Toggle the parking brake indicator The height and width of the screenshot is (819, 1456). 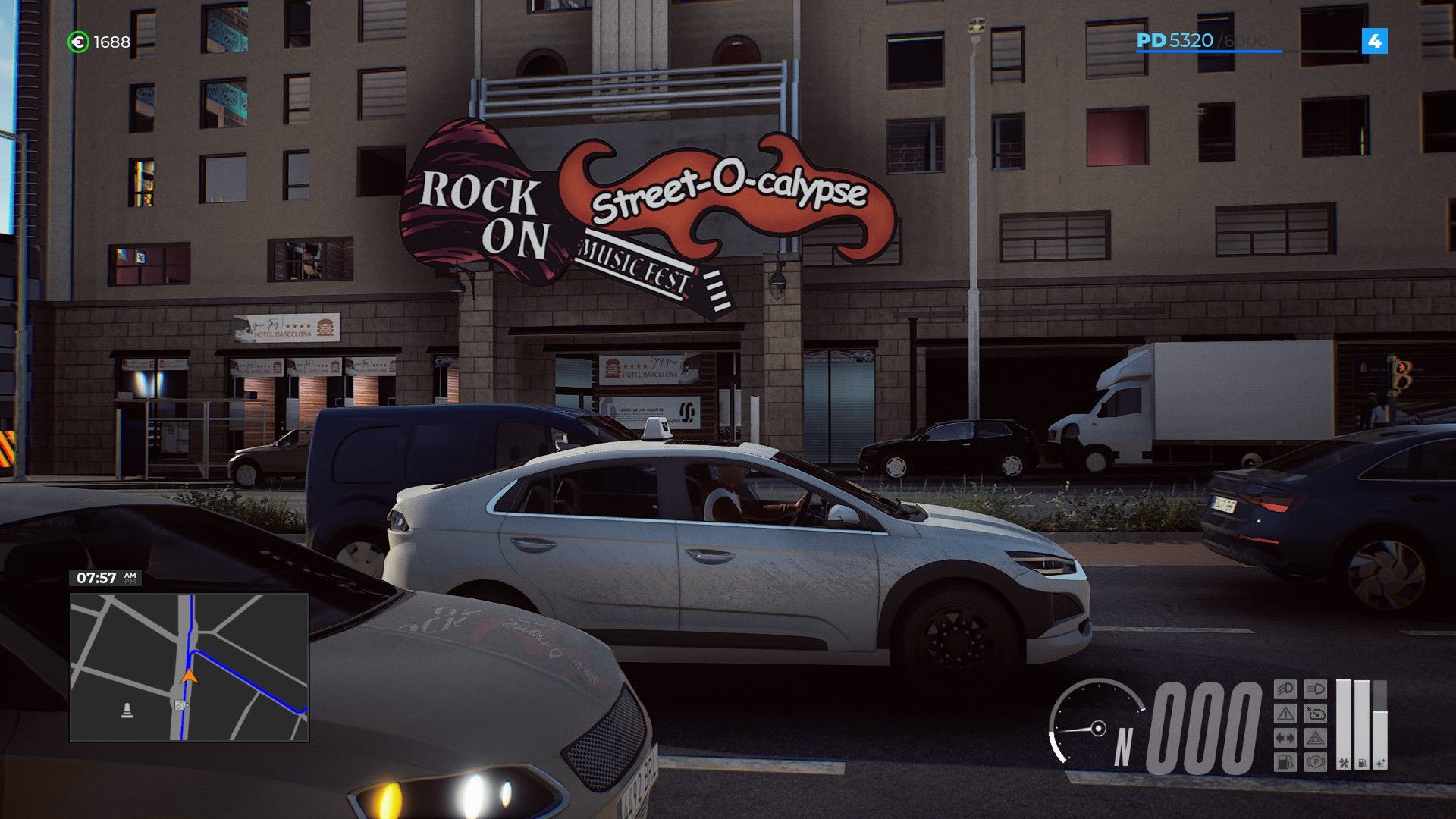click(1316, 761)
